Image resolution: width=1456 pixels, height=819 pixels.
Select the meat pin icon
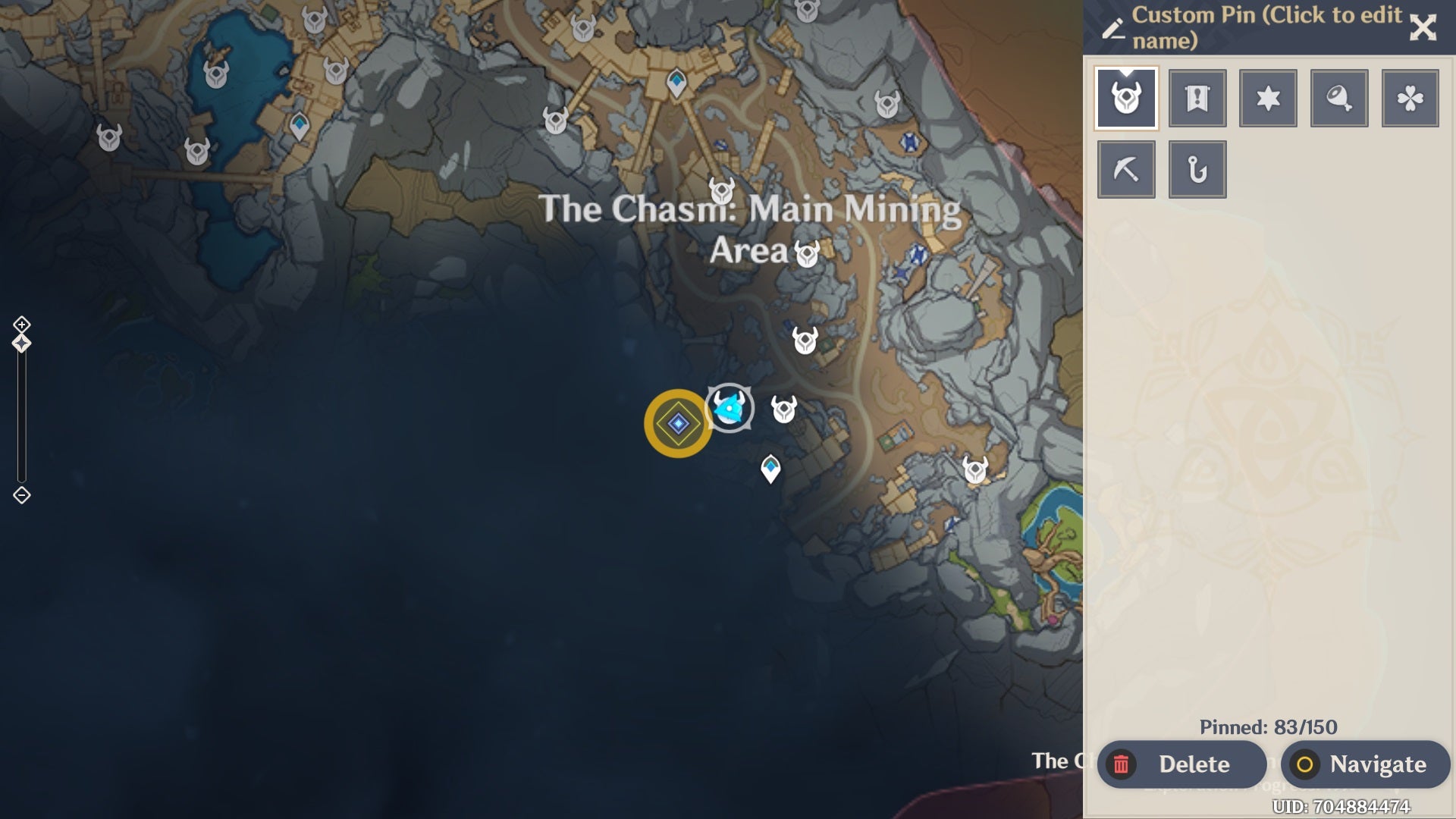pos(1339,97)
